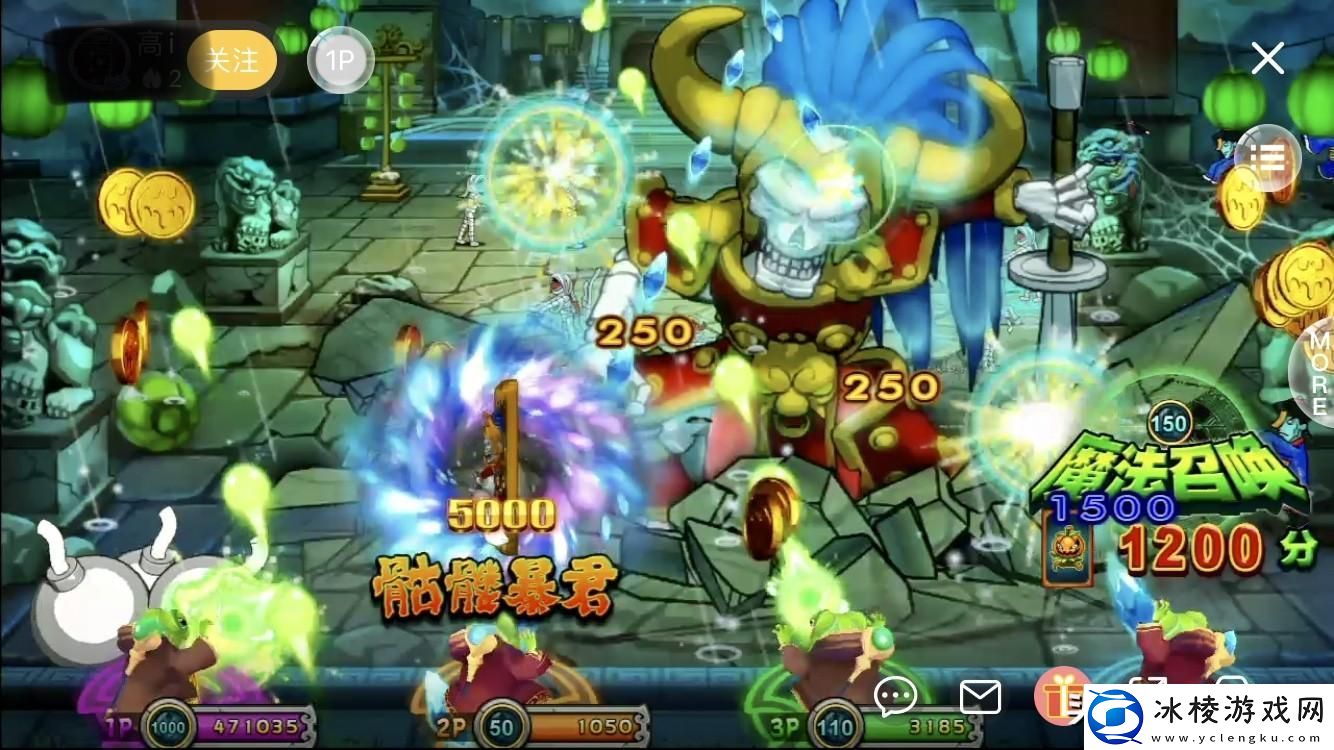Close the game overlay with the X
Image resolution: width=1334 pixels, height=750 pixels.
1267,58
